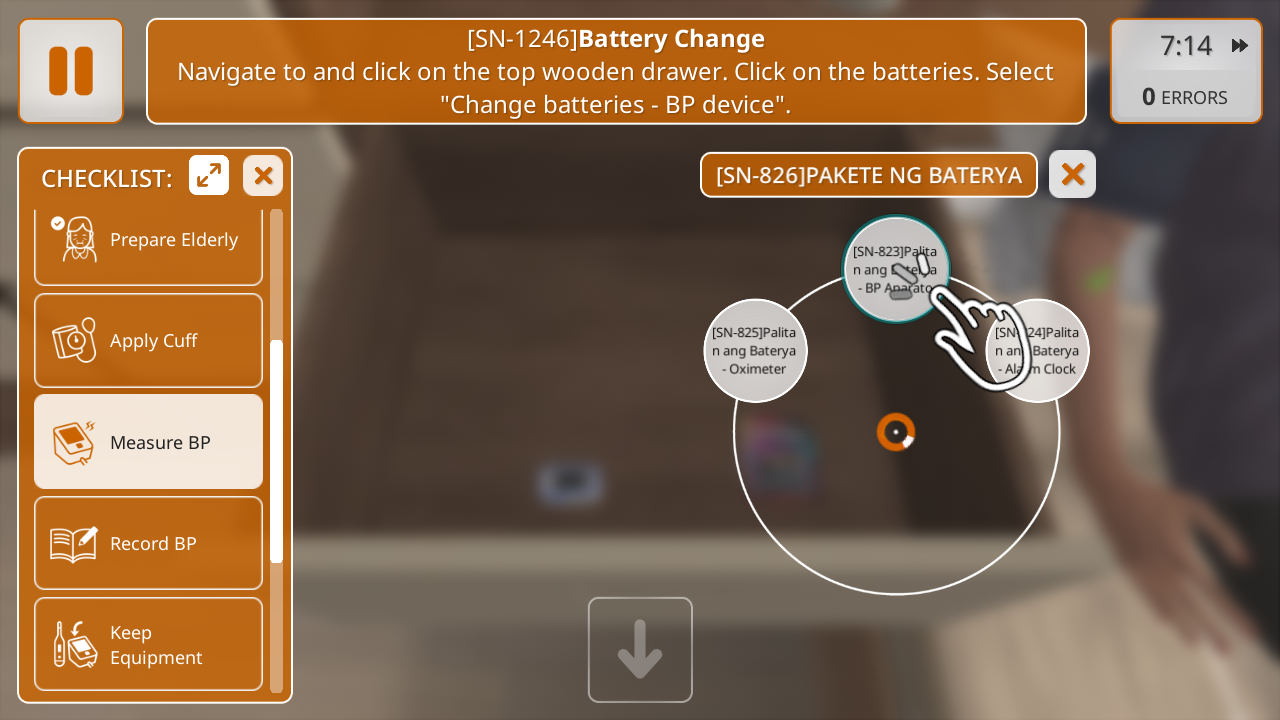Pause the game with the pause button
This screenshot has height=720, width=1280.
click(x=71, y=71)
